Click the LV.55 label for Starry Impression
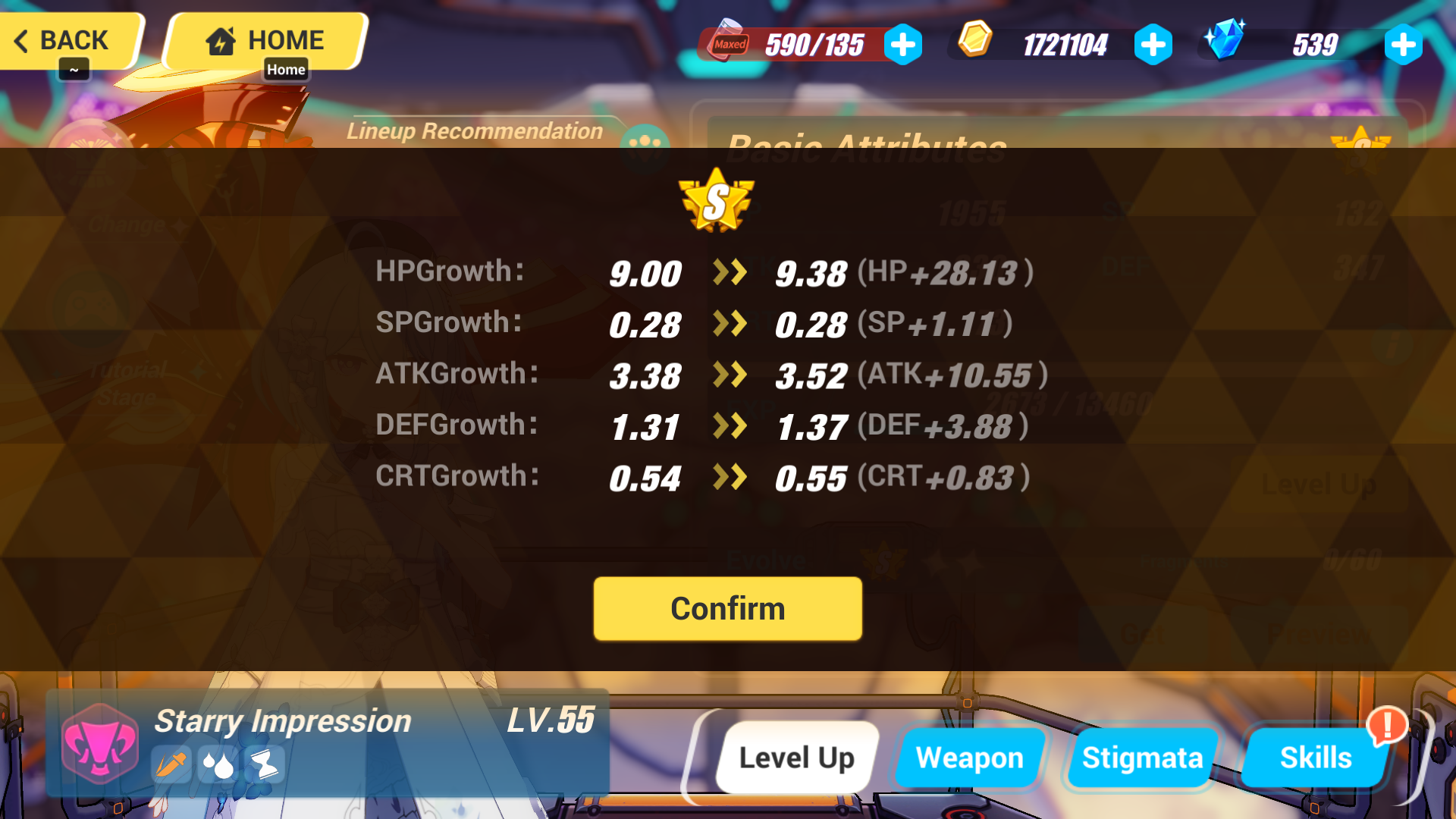Image resolution: width=1456 pixels, height=819 pixels. (x=551, y=720)
